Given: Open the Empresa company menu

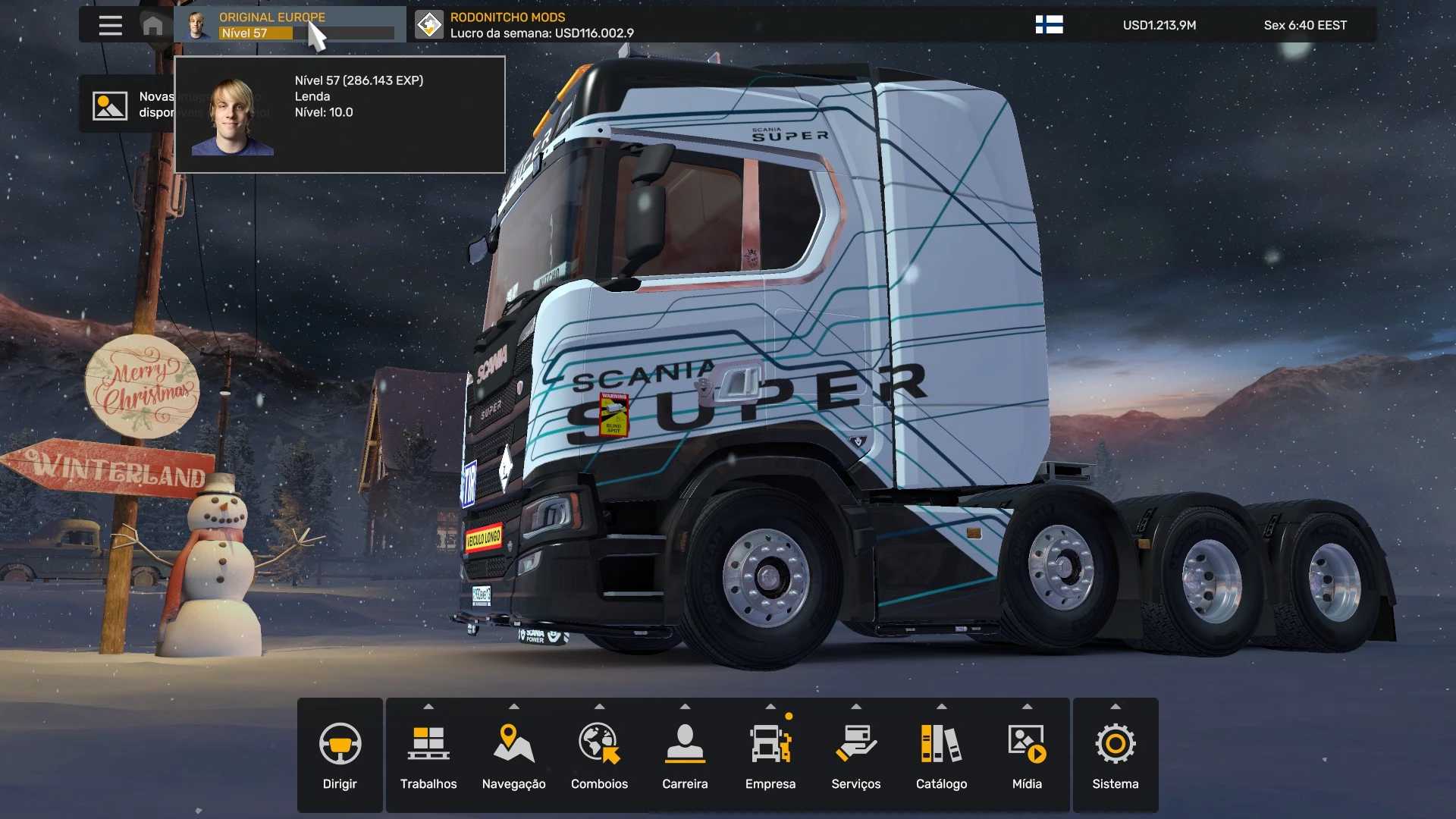Looking at the screenshot, I should pos(770,755).
